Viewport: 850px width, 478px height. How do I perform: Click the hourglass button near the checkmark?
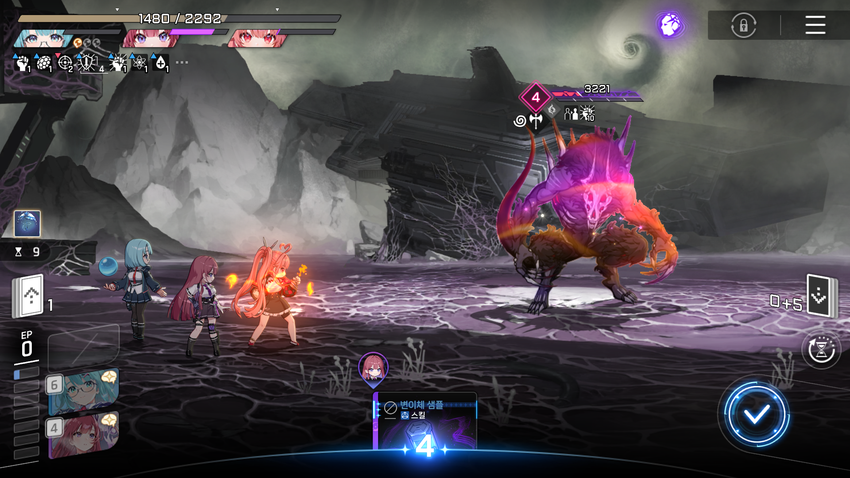(x=820, y=348)
